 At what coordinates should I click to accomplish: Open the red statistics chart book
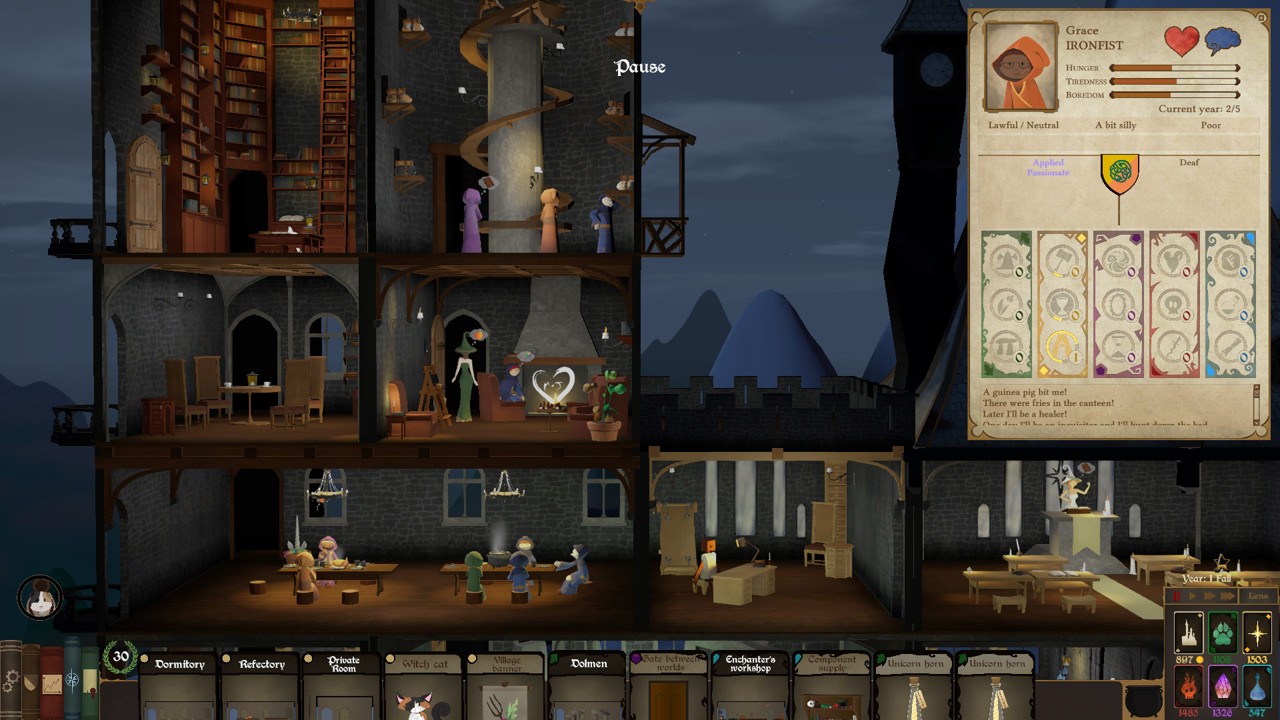pyautogui.click(x=51, y=684)
